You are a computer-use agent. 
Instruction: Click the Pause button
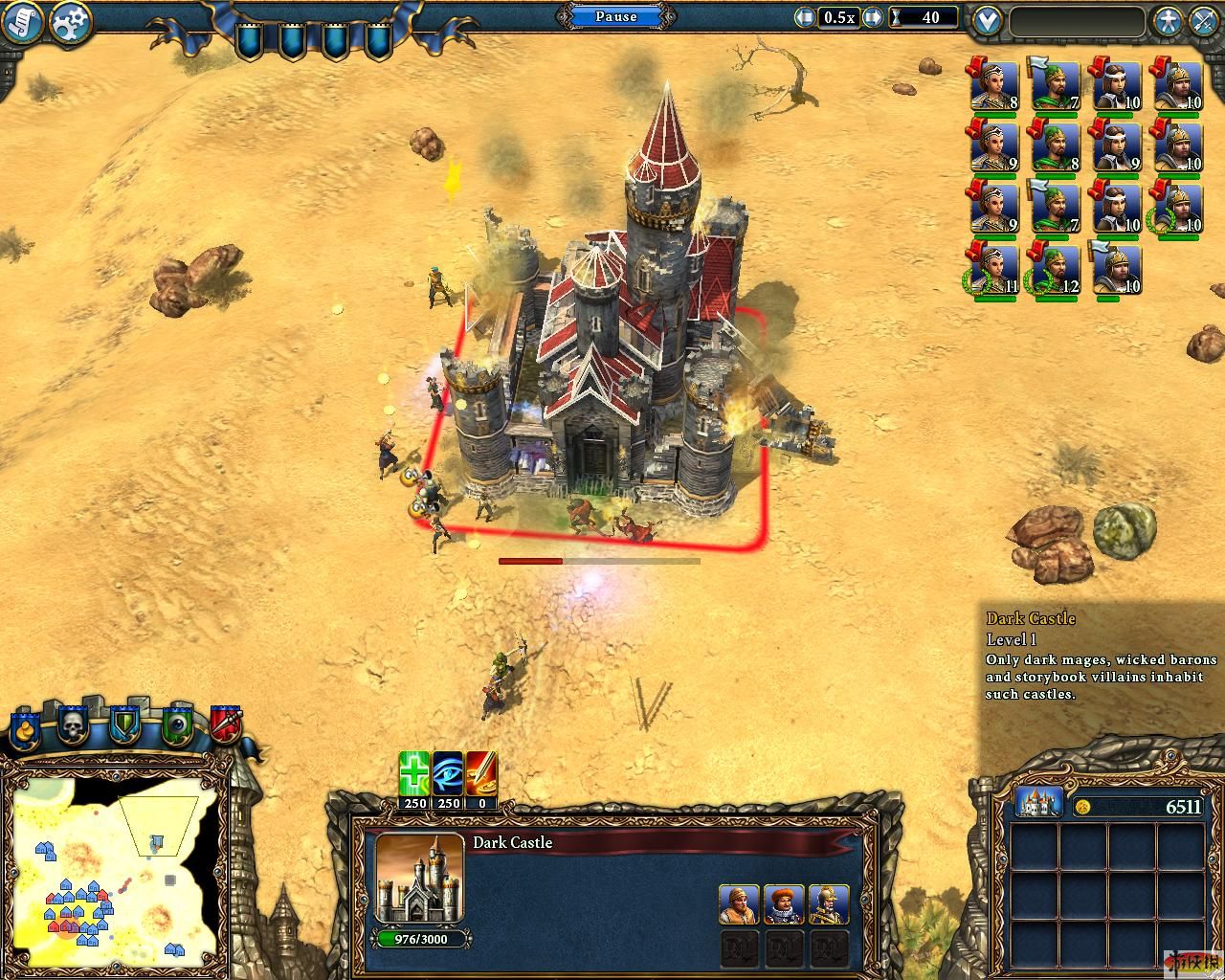[615, 16]
